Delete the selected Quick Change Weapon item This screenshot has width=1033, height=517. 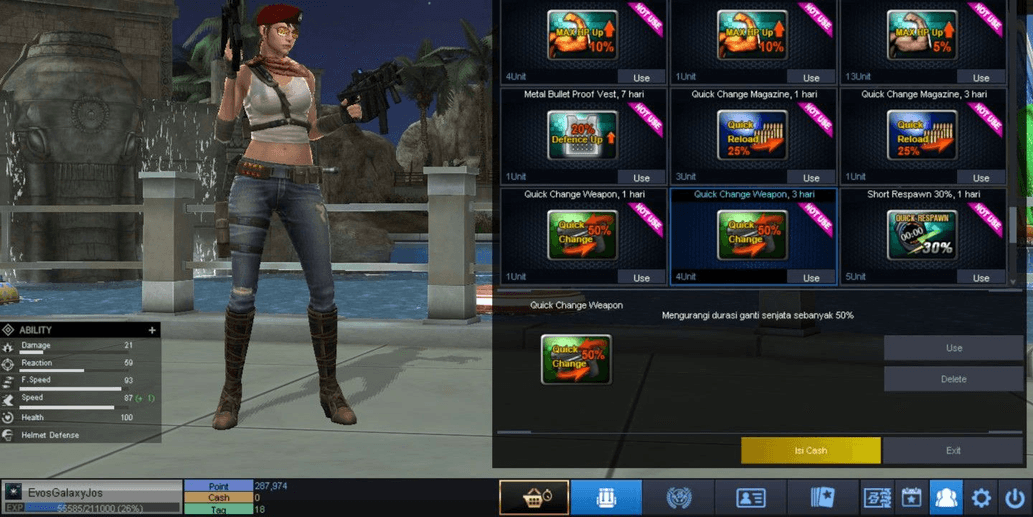pyautogui.click(x=953, y=379)
